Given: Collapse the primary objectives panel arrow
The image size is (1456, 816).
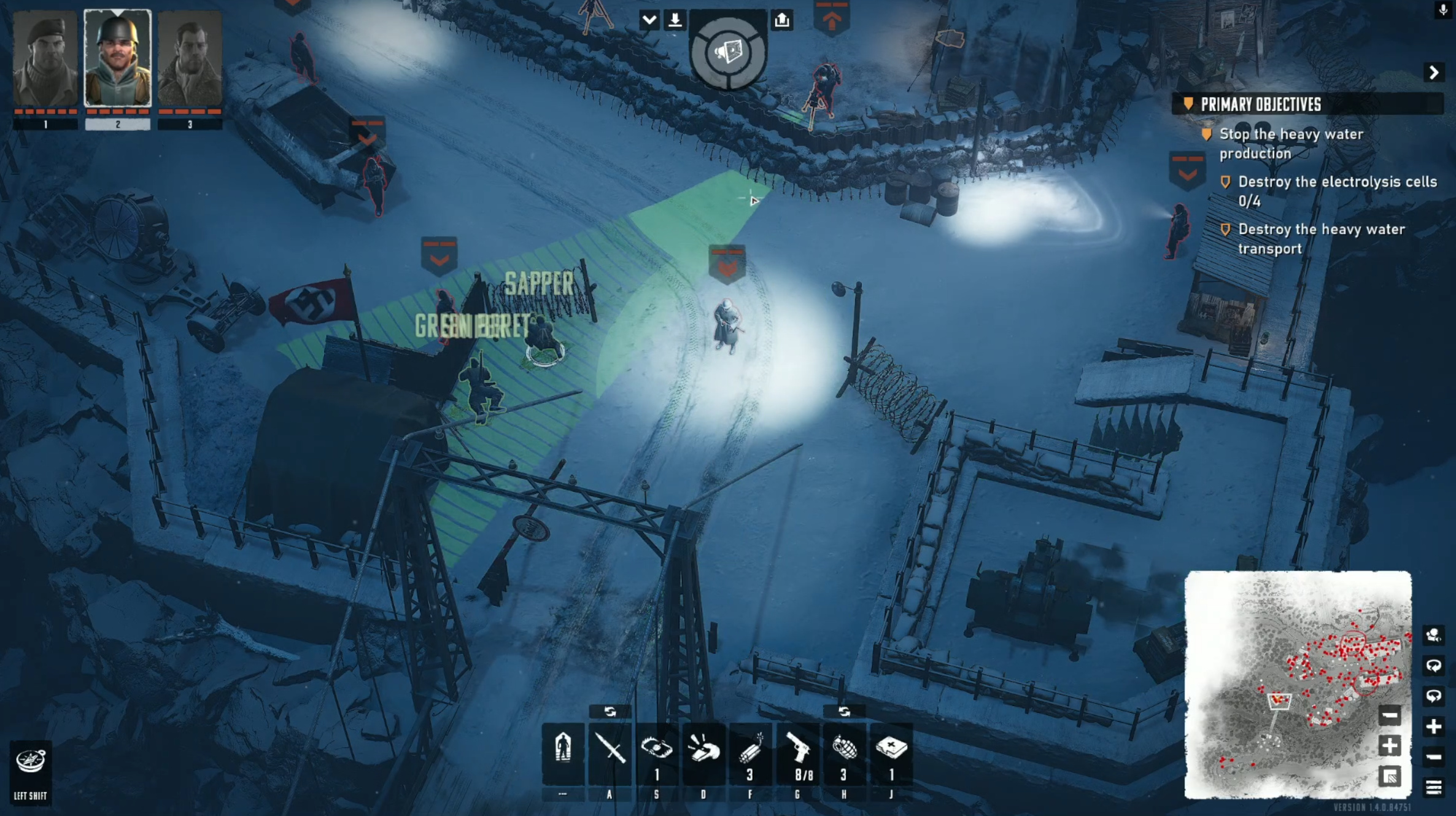Looking at the screenshot, I should (x=1434, y=73).
